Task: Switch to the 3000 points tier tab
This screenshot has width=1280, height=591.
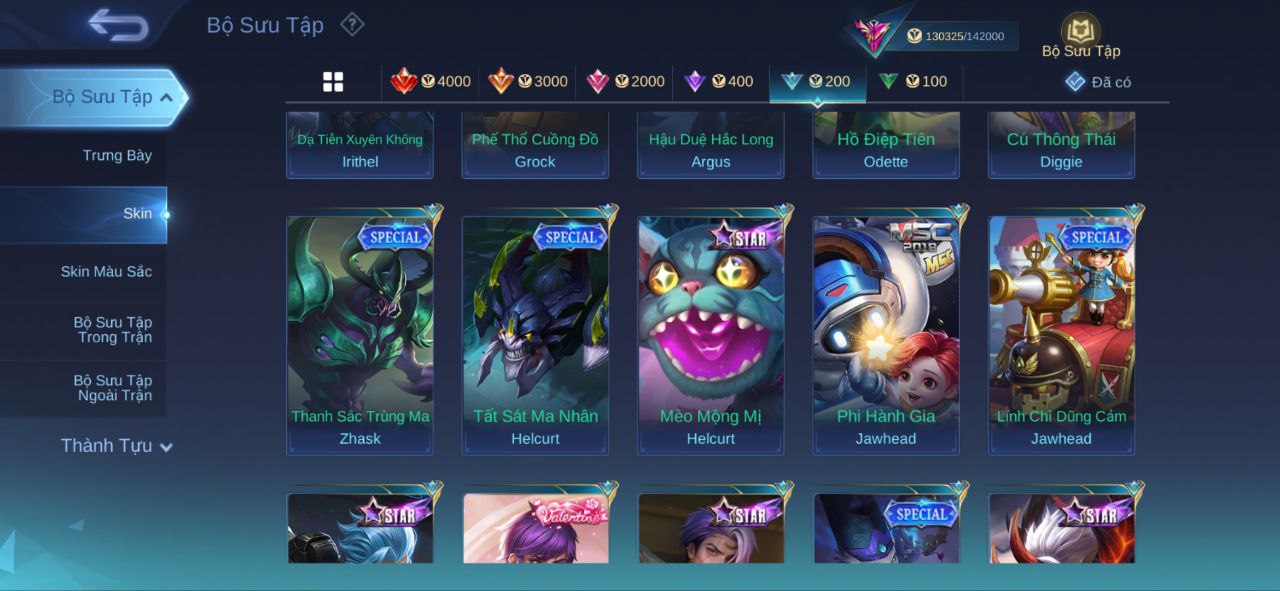Action: 528,81
